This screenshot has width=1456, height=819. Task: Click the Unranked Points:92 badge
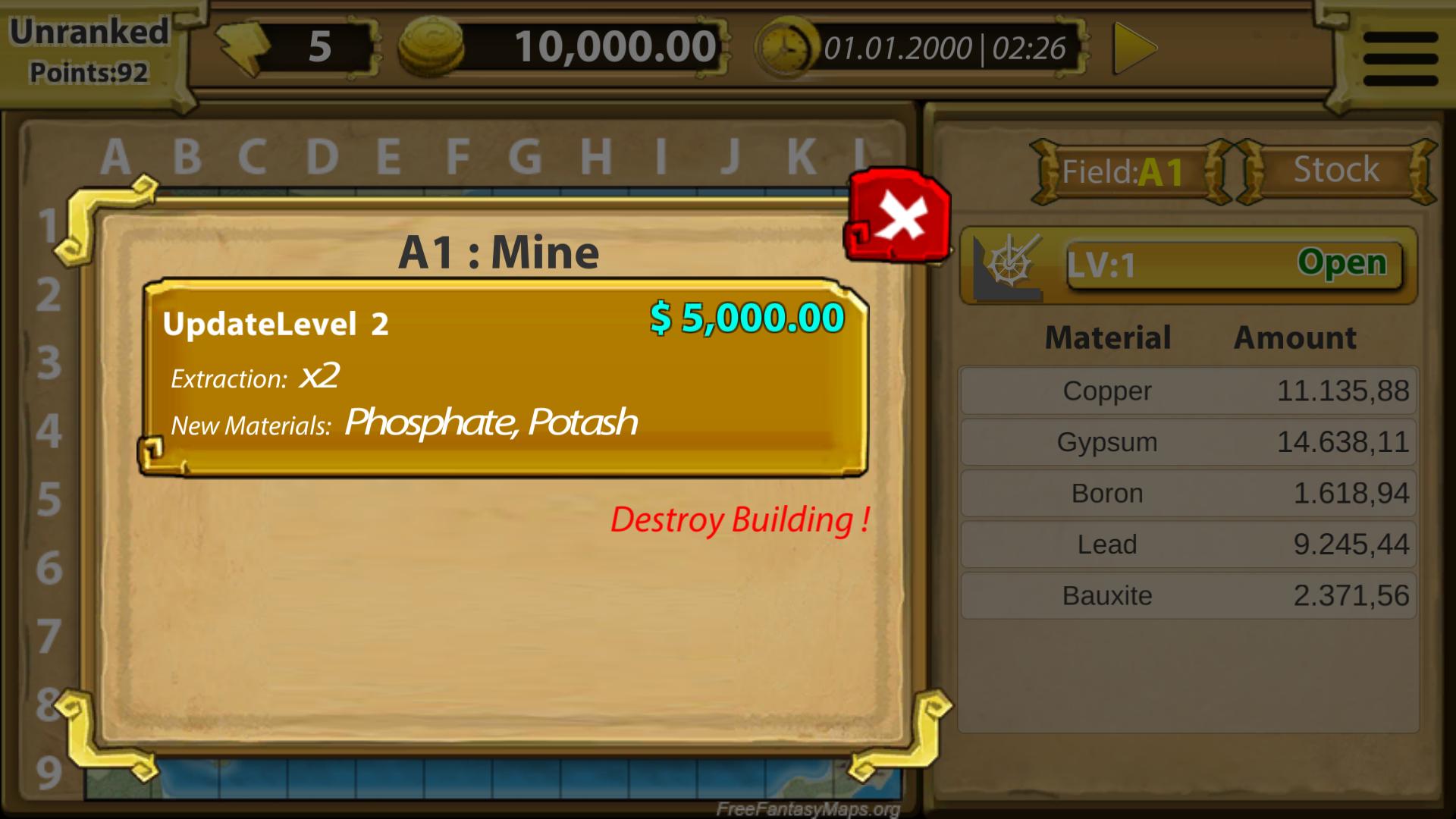coord(87,49)
